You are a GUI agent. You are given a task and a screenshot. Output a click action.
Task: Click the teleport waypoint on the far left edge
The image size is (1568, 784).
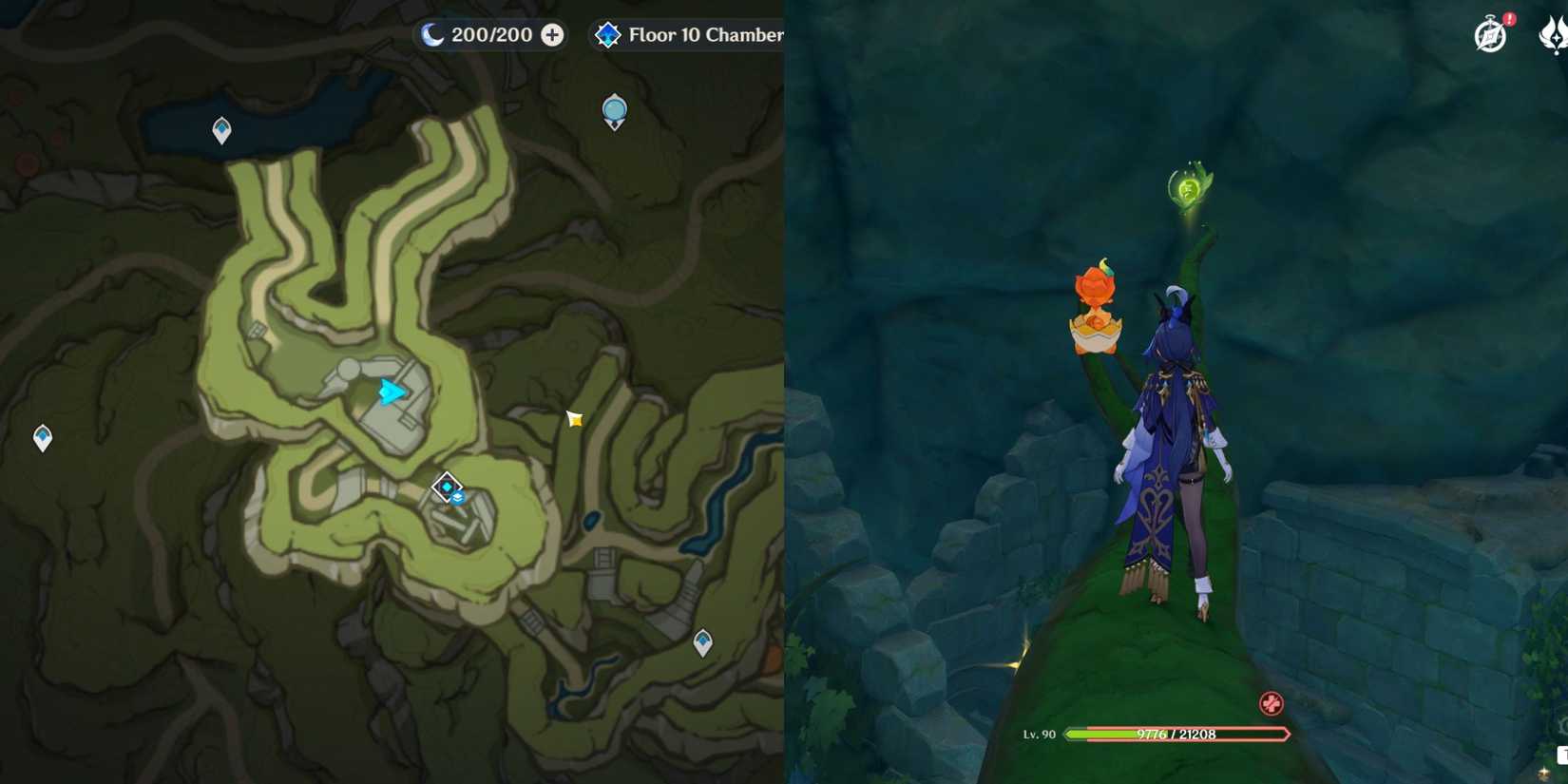pyautogui.click(x=41, y=436)
